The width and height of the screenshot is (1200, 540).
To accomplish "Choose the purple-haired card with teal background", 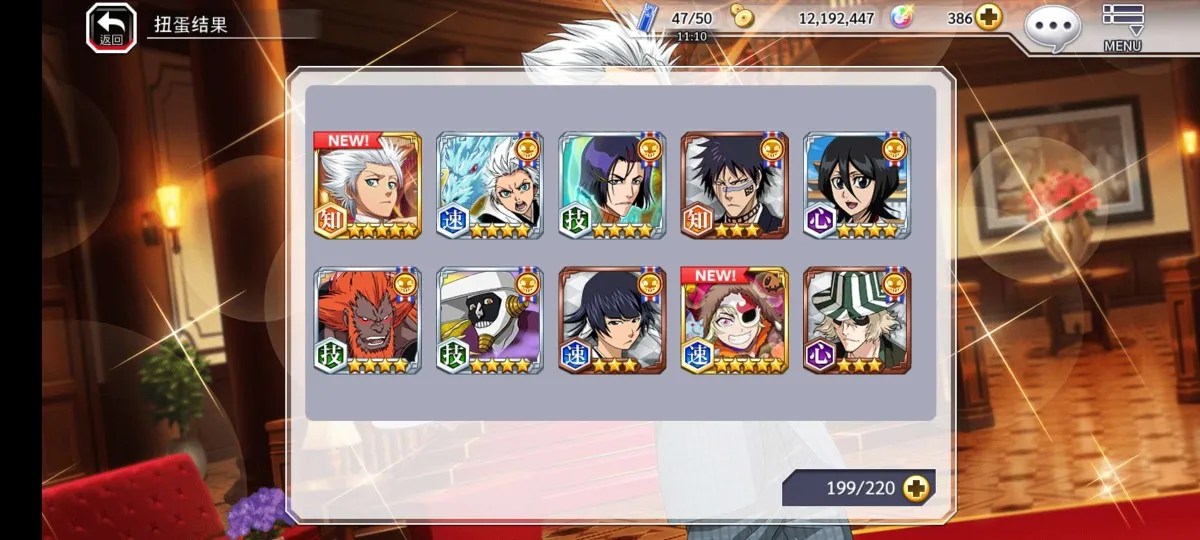I will click(612, 185).
